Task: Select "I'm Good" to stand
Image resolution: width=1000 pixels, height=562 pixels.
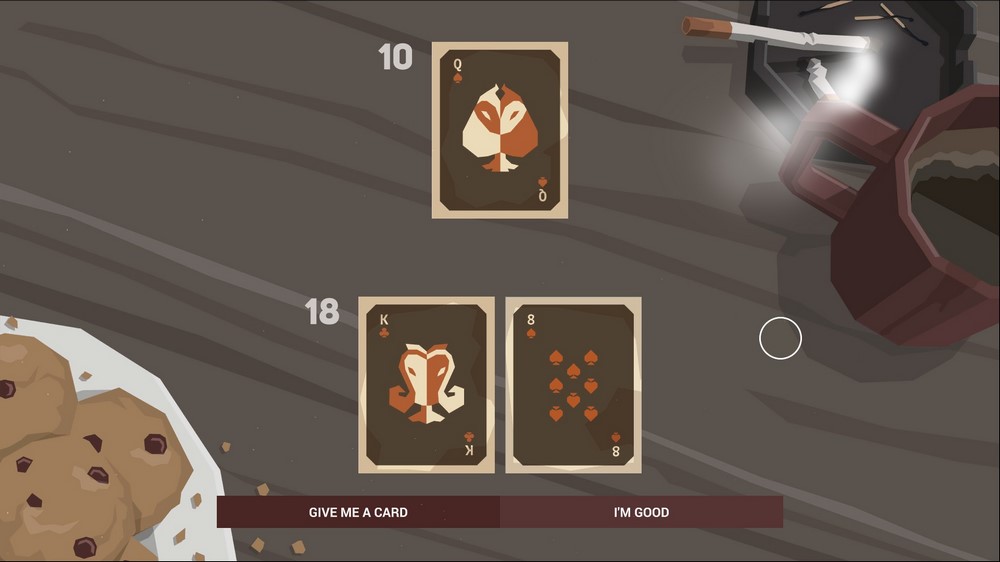Action: 641,512
